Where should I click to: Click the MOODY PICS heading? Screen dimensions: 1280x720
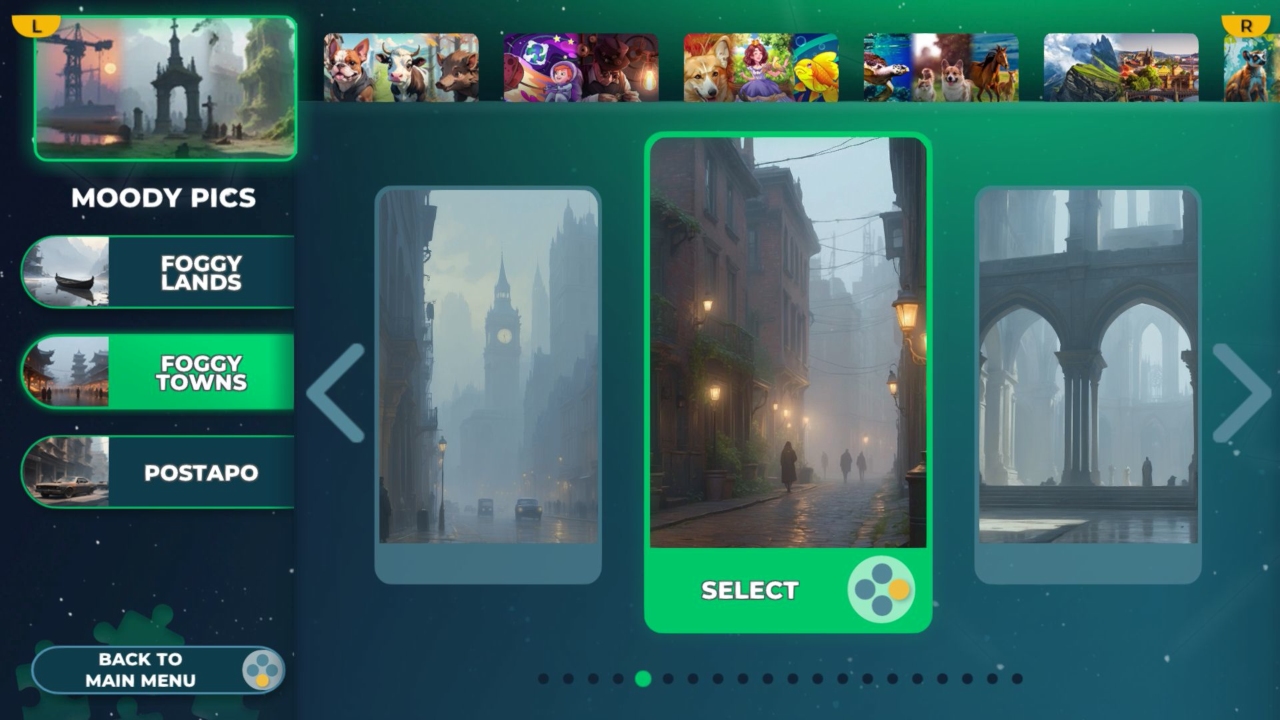click(164, 198)
